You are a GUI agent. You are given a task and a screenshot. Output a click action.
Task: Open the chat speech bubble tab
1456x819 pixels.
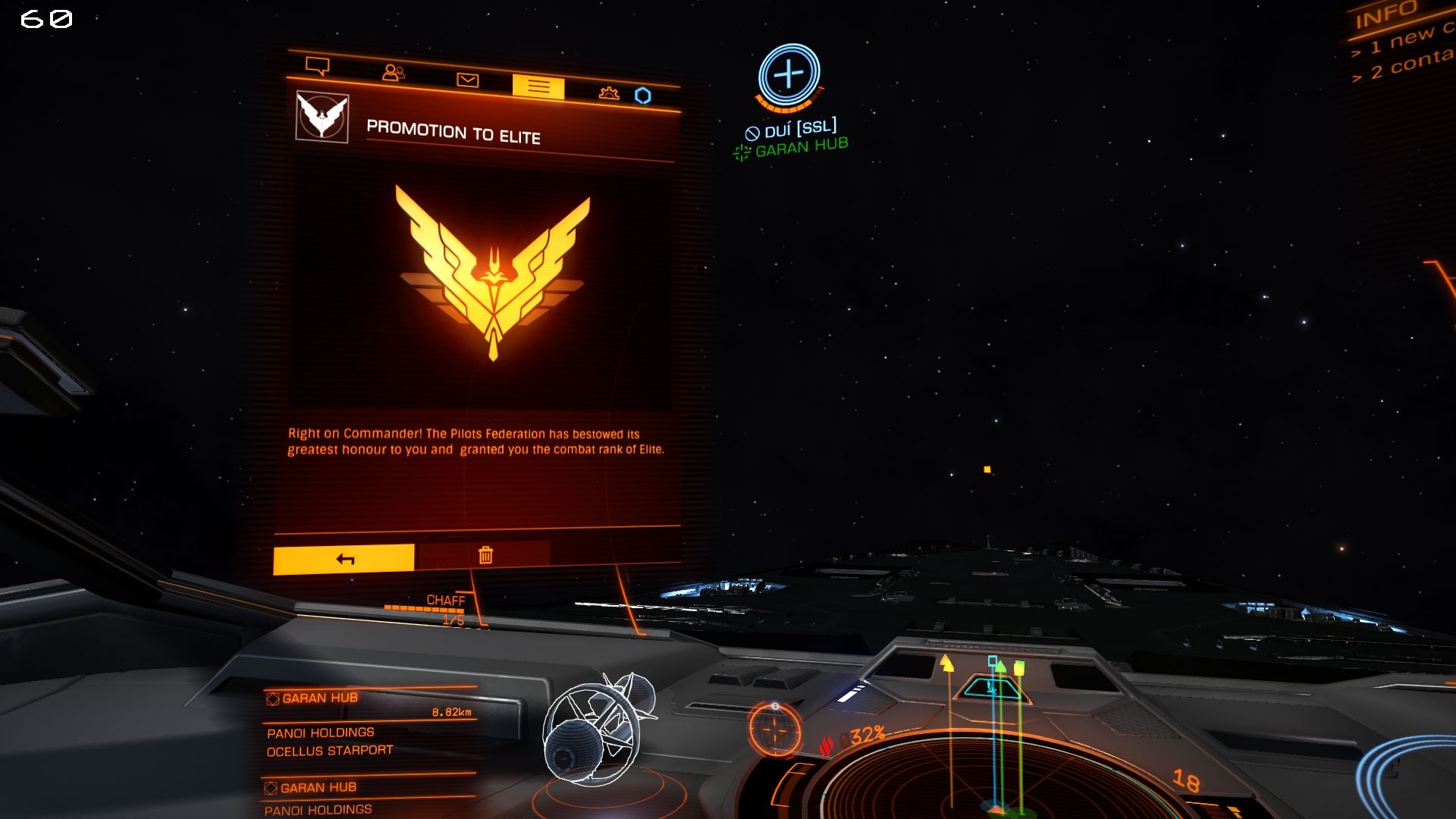[317, 66]
